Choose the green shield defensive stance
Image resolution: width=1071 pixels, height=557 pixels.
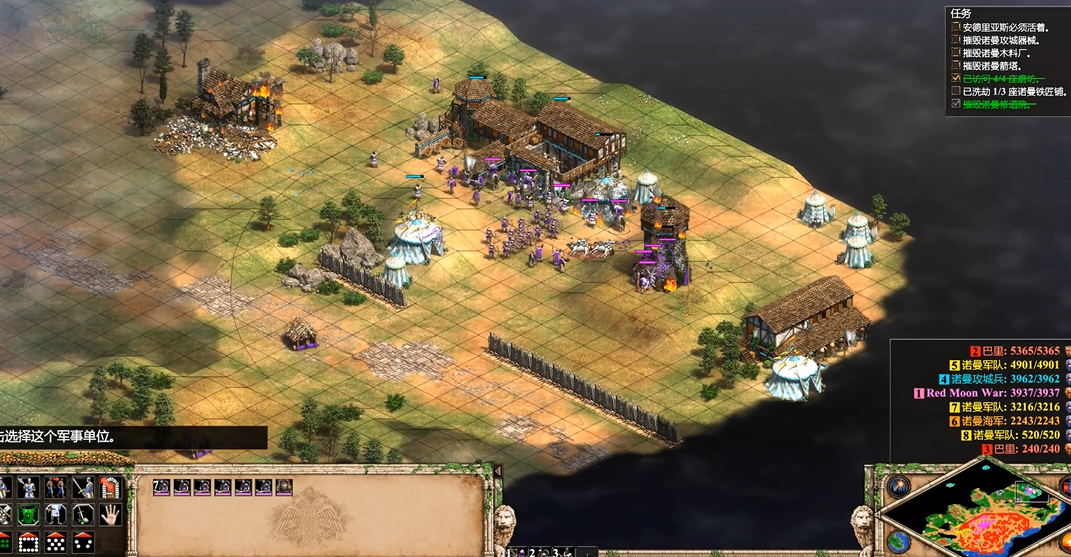pyautogui.click(x=30, y=516)
